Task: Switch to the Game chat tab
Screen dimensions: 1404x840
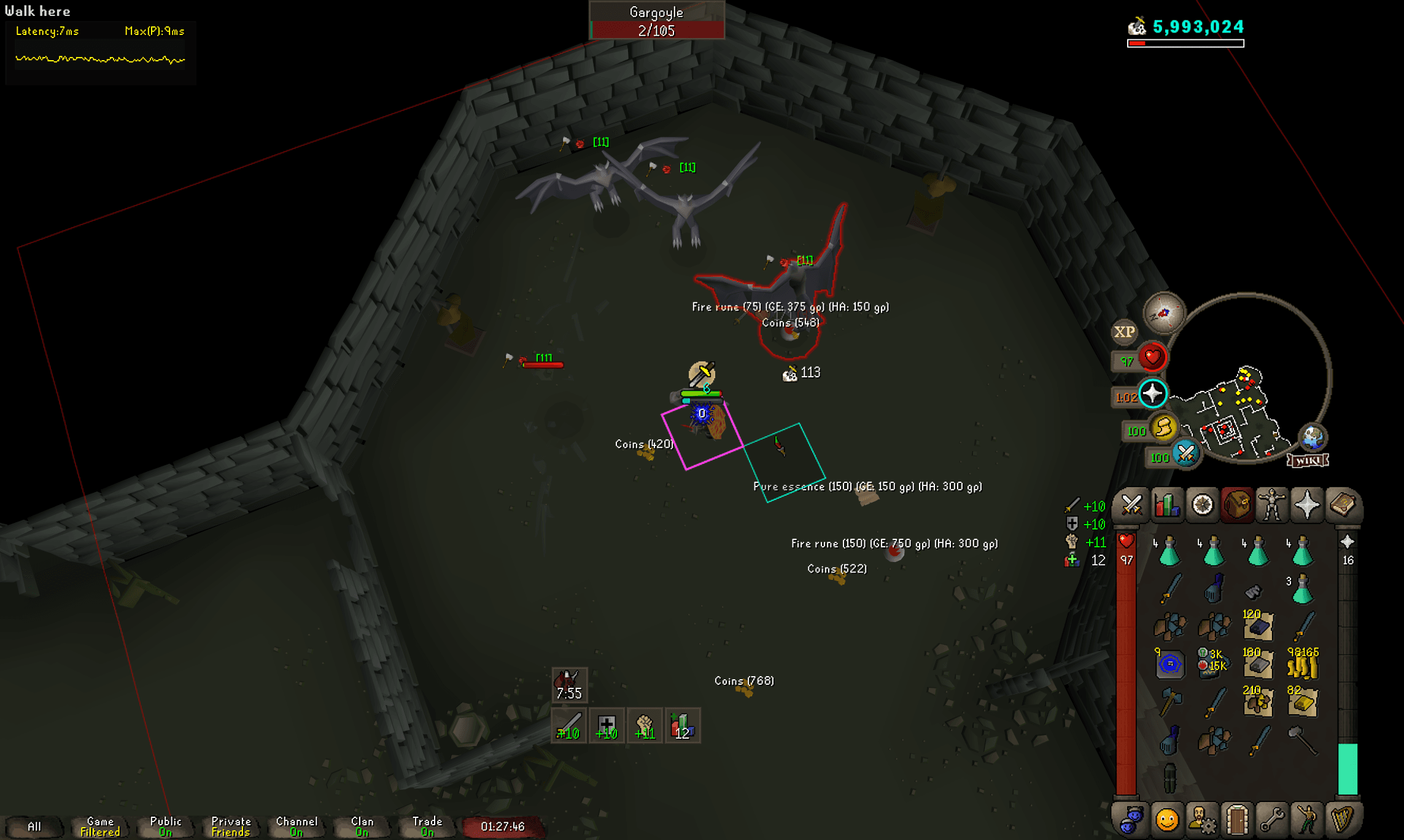Action: pos(99,825)
